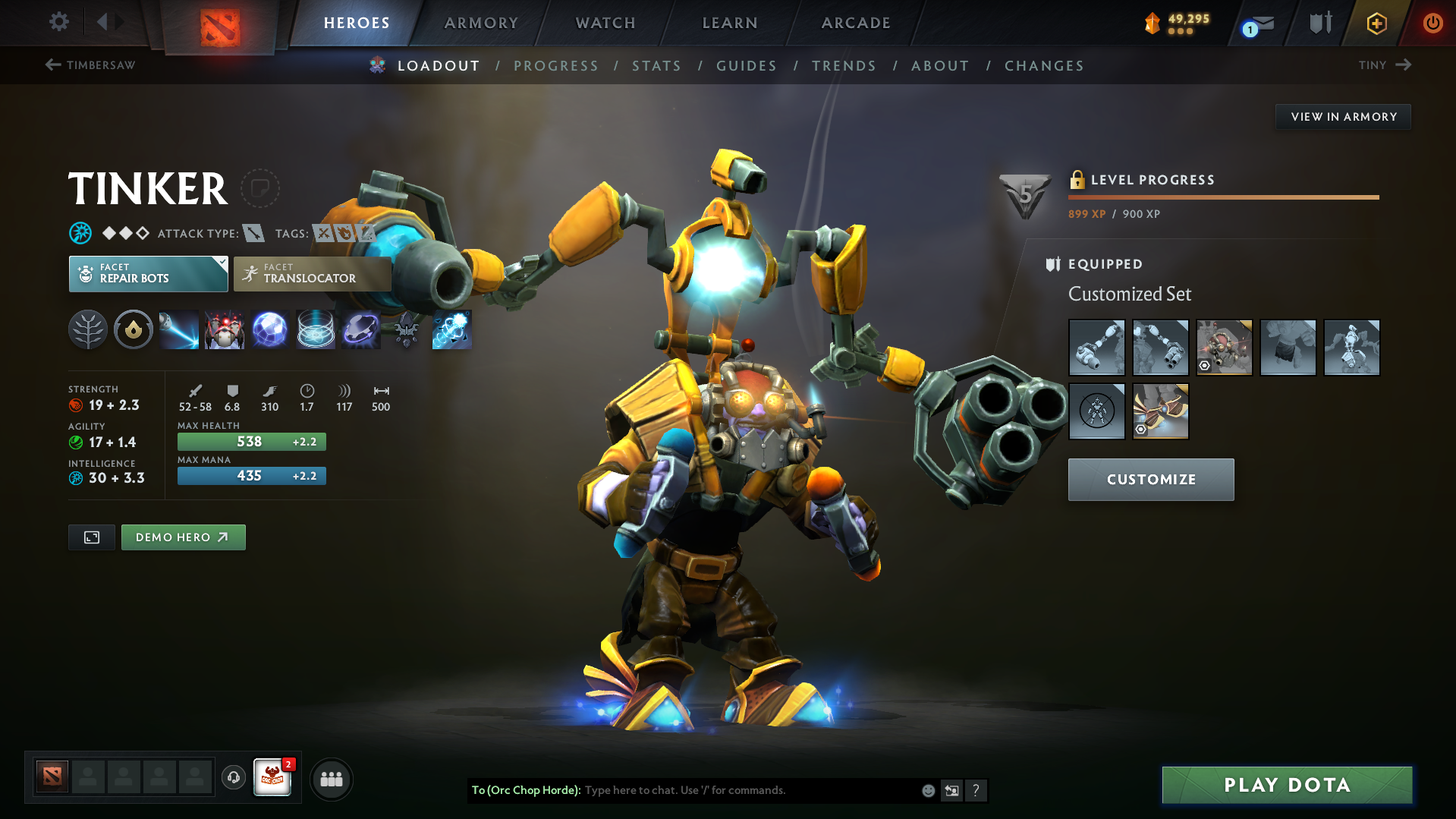Switch to the STATS tab

tap(656, 65)
